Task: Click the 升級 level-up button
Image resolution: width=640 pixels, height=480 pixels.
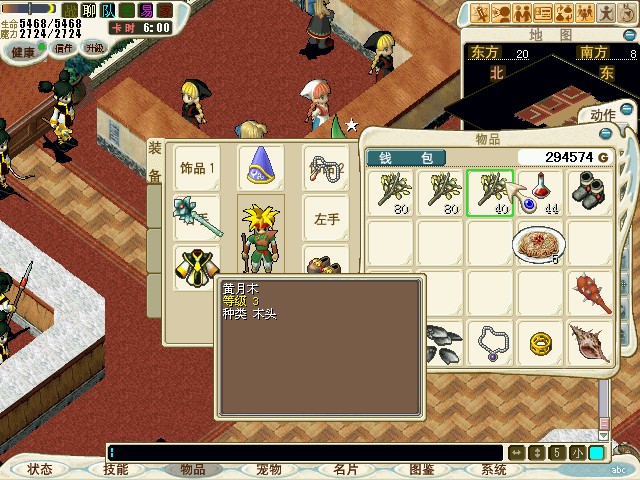Action: (95, 48)
